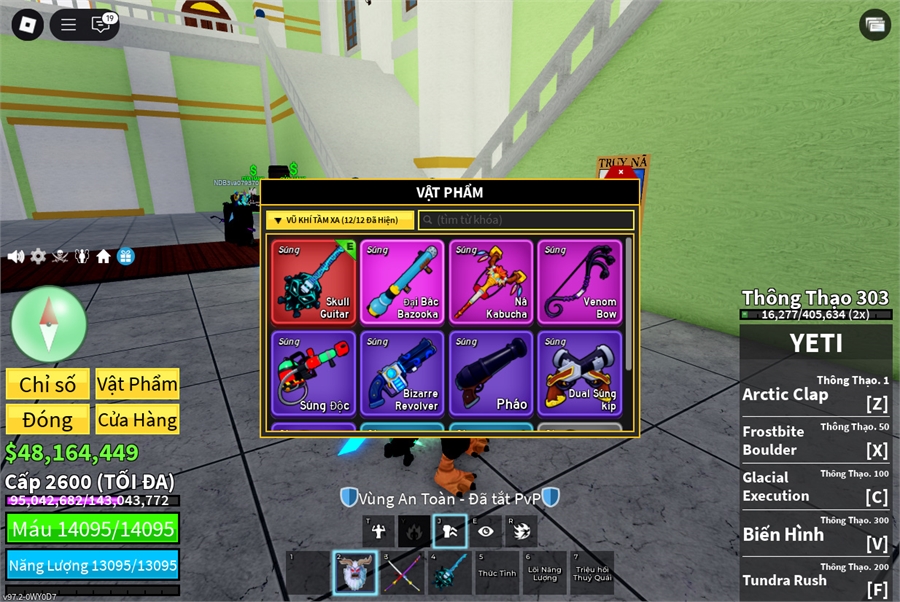This screenshot has height=602, width=900.
Task: Open the Vũ Khí Tầm Xa category dropdown
Action: click(x=340, y=220)
